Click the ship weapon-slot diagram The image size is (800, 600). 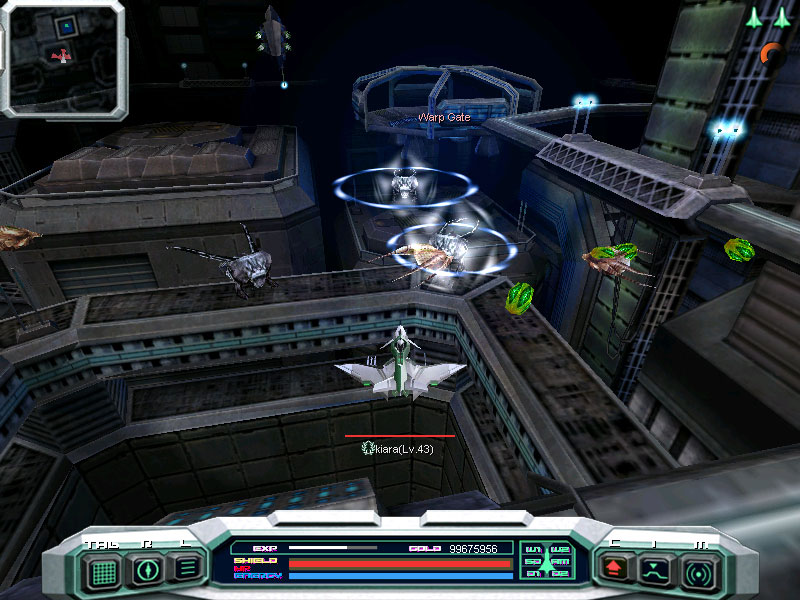tap(546, 560)
